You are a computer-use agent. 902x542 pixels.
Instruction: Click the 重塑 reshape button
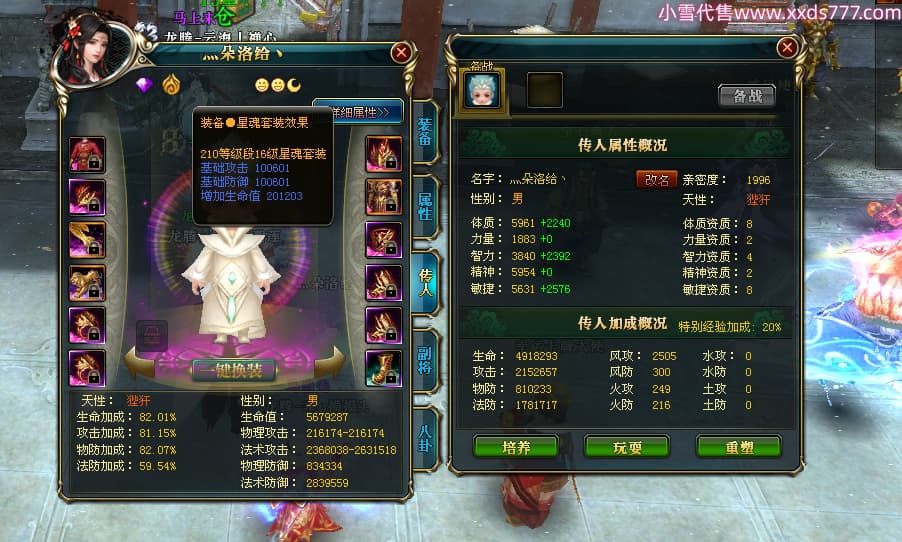point(738,447)
